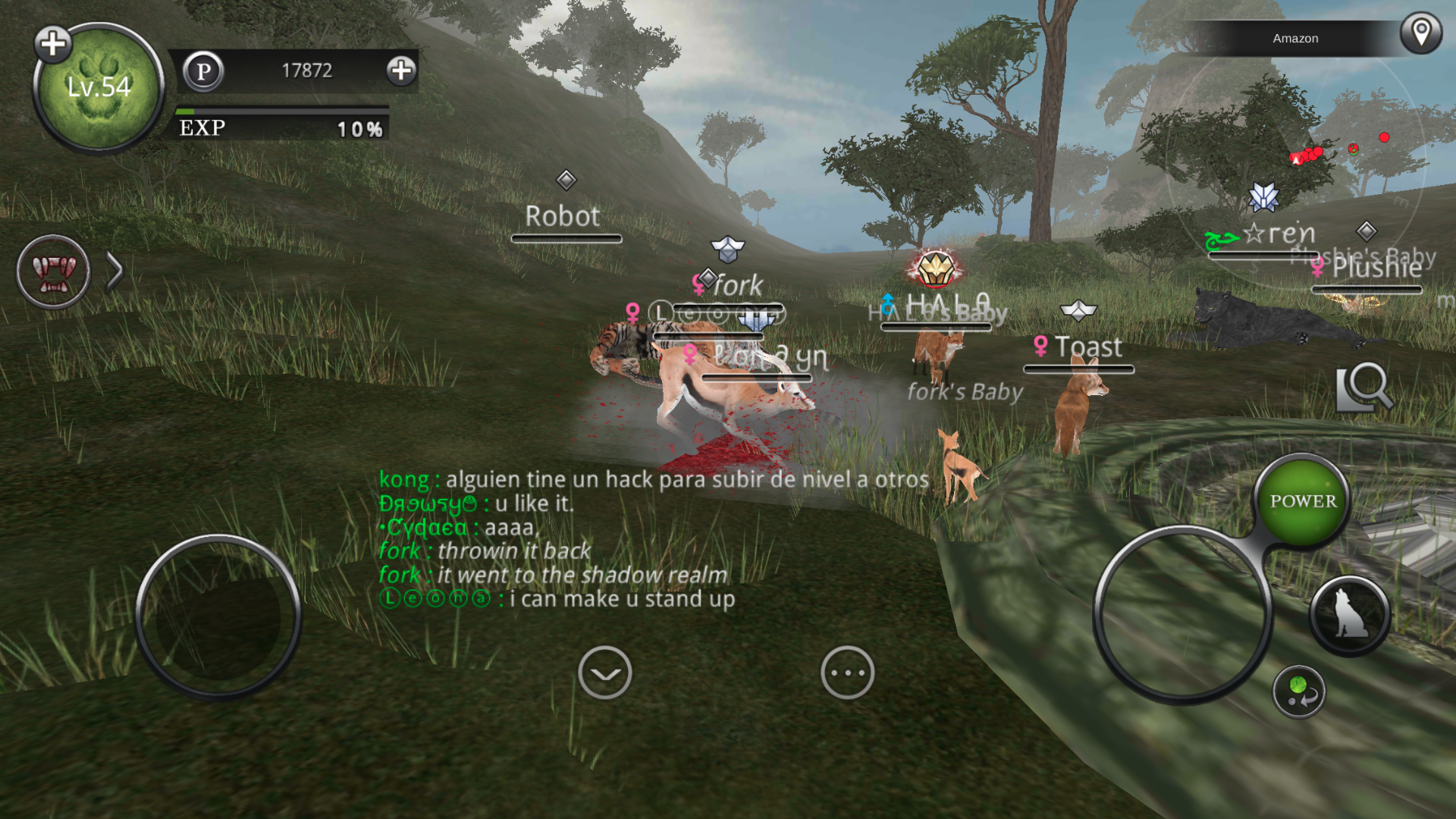Tap the green POWER button
This screenshot has height=819, width=1456.
[1303, 500]
